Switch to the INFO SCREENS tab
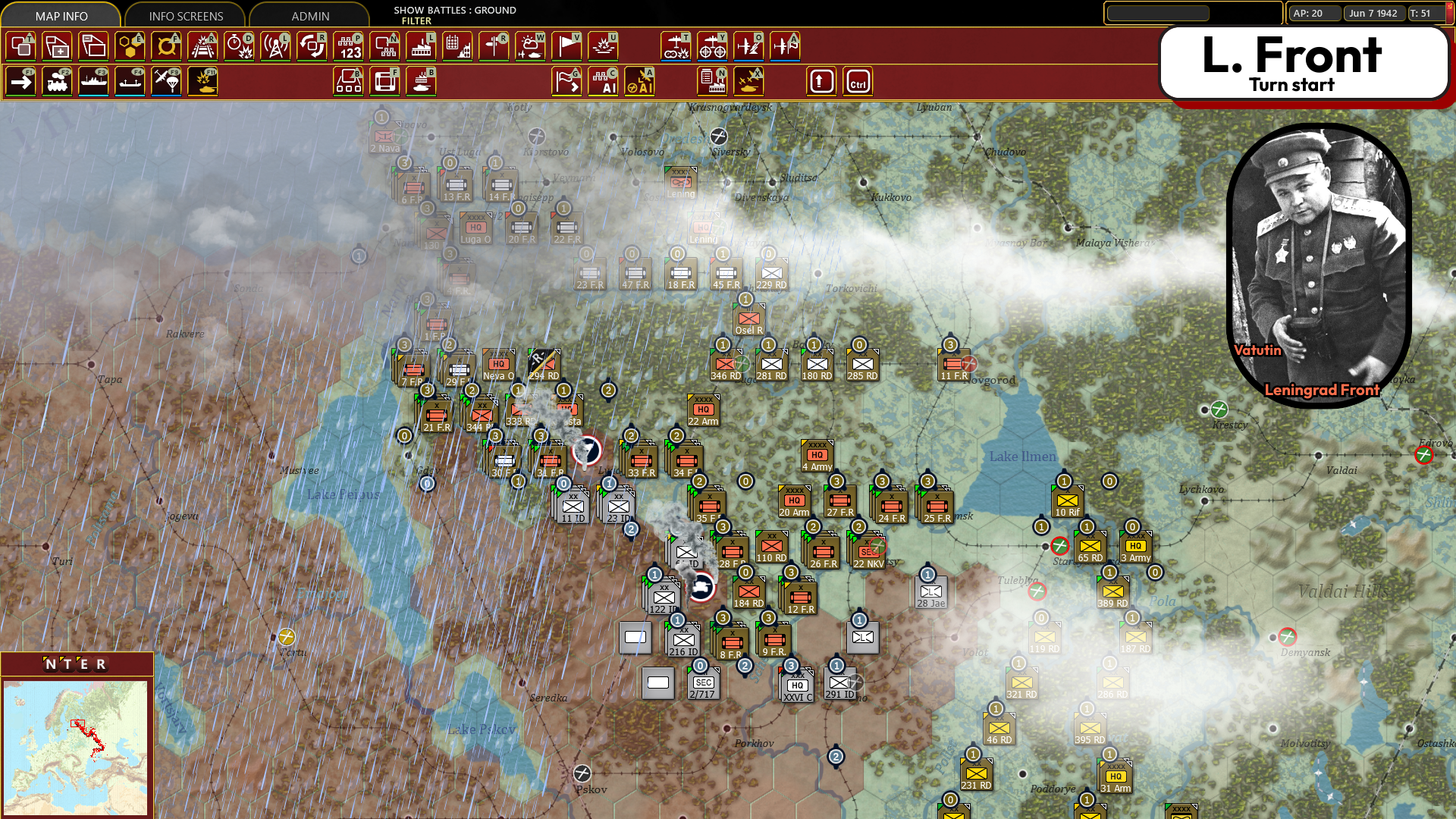1456x819 pixels. point(186,15)
